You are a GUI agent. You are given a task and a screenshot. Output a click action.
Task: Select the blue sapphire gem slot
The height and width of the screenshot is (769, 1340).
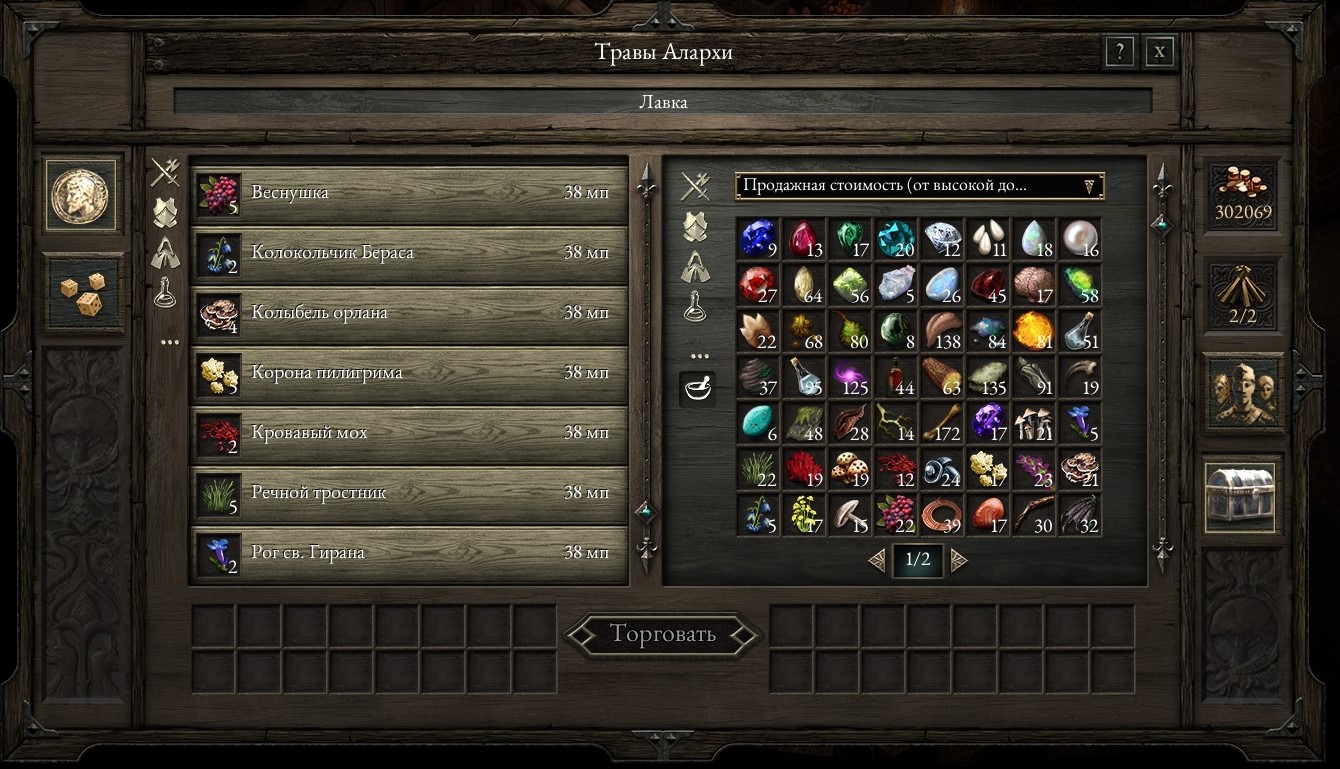758,238
